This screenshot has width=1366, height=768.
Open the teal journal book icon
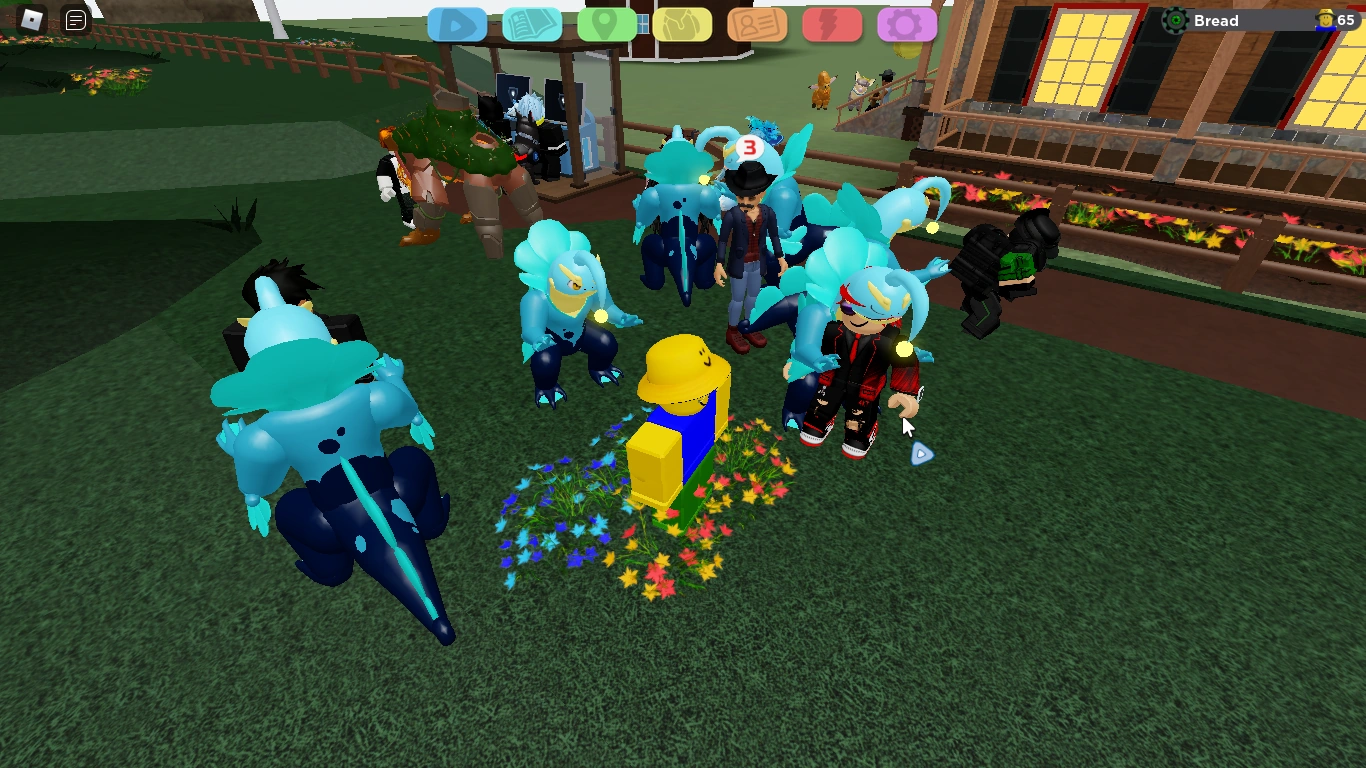(x=532, y=21)
